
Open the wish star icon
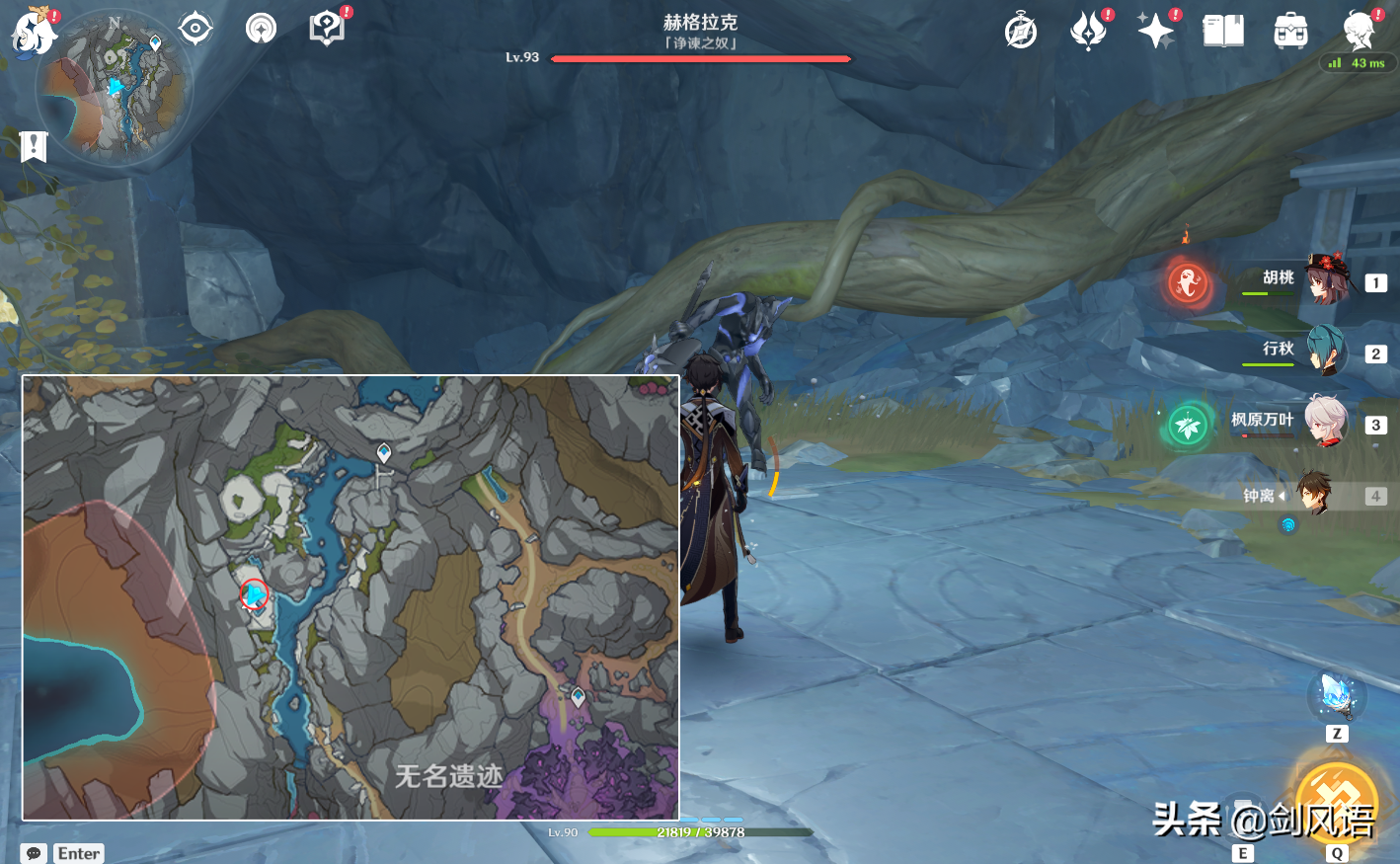[x=1155, y=31]
